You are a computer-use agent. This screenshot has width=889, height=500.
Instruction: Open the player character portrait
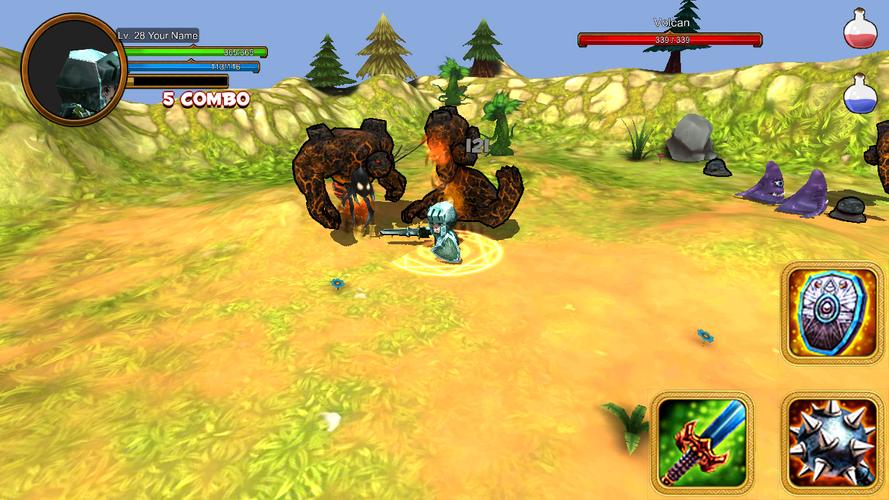click(74, 68)
